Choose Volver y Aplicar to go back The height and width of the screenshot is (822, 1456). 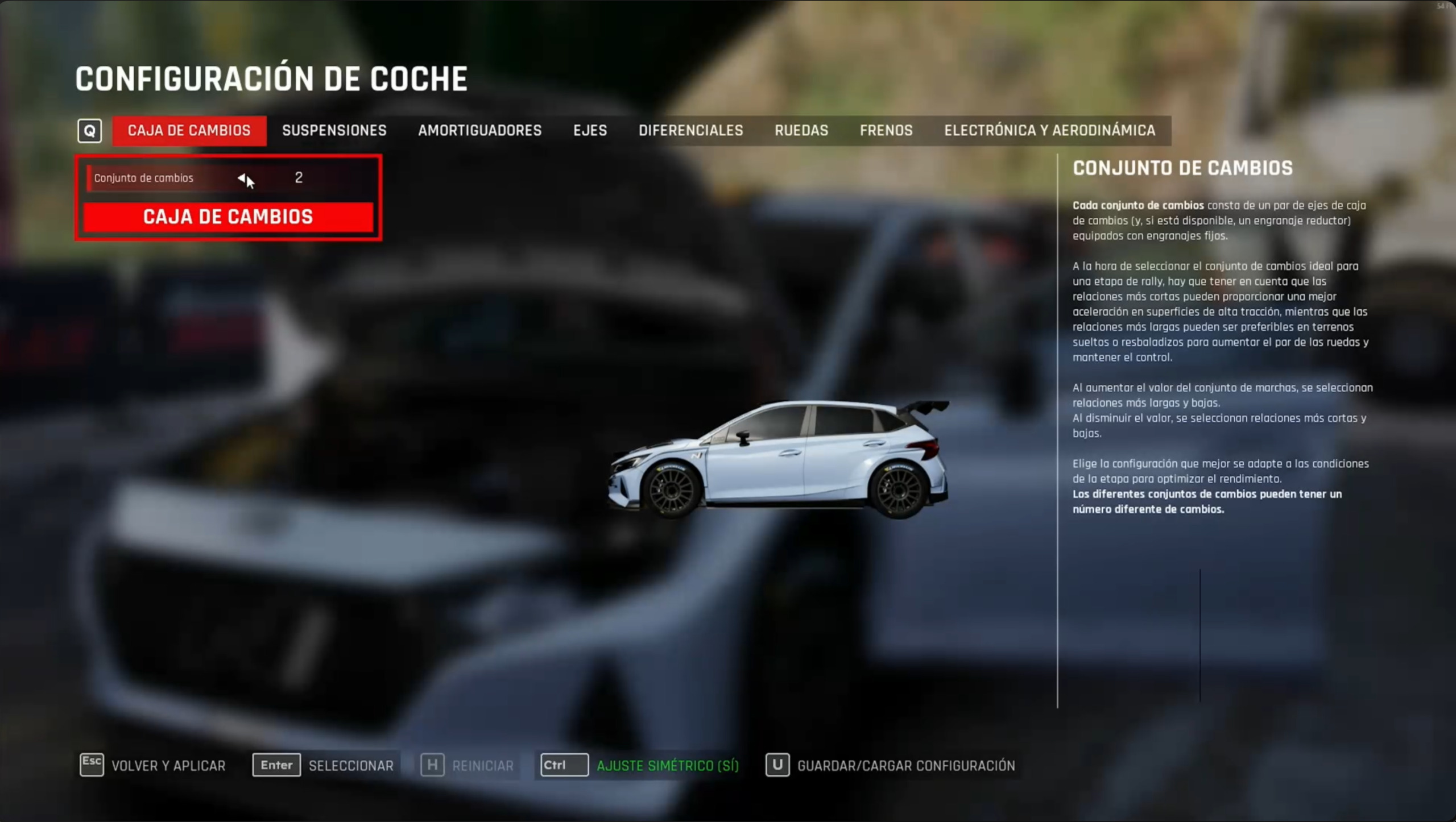(x=152, y=765)
